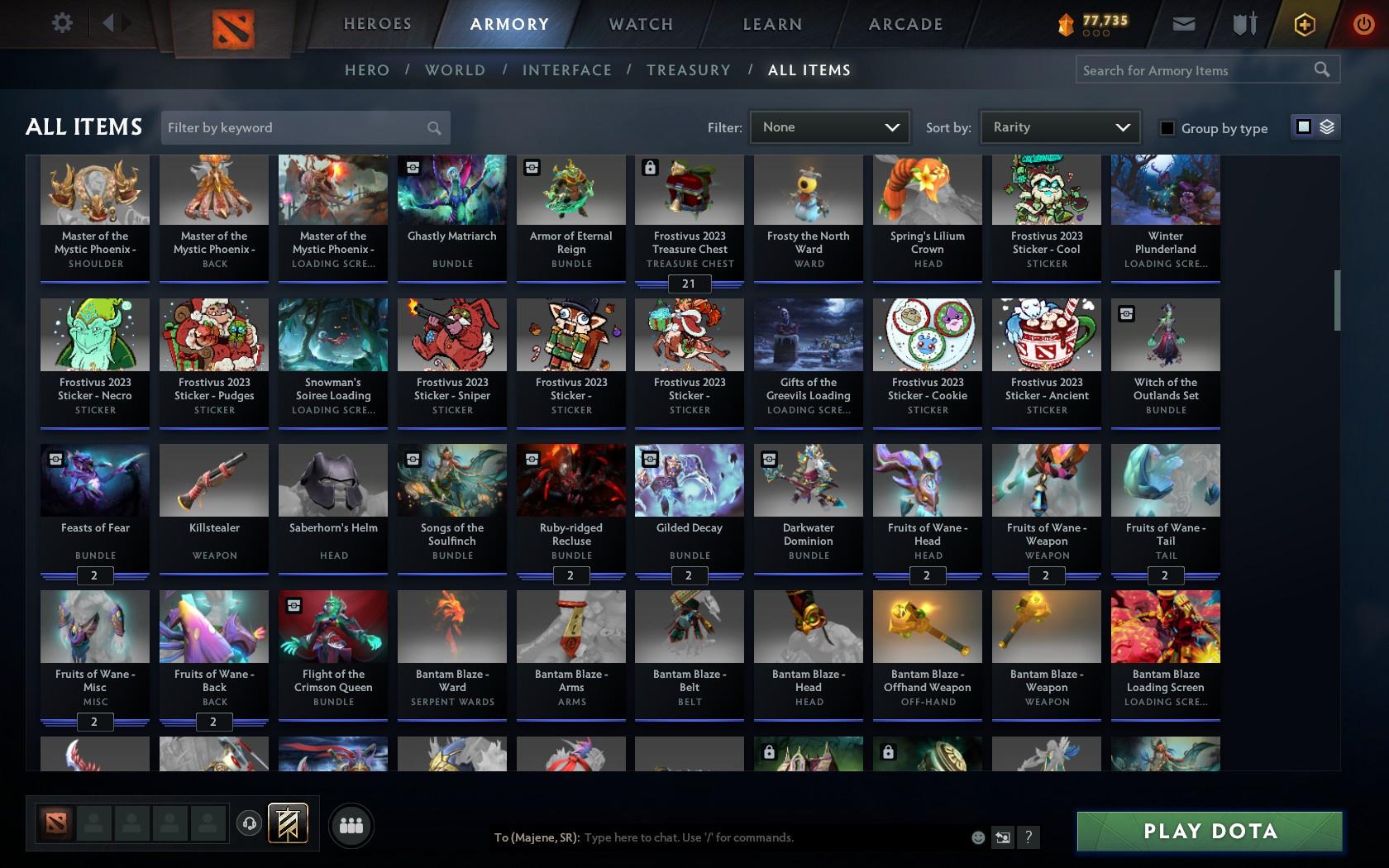Enable the Group by type checkbox
This screenshot has width=1389, height=868.
1166,129
